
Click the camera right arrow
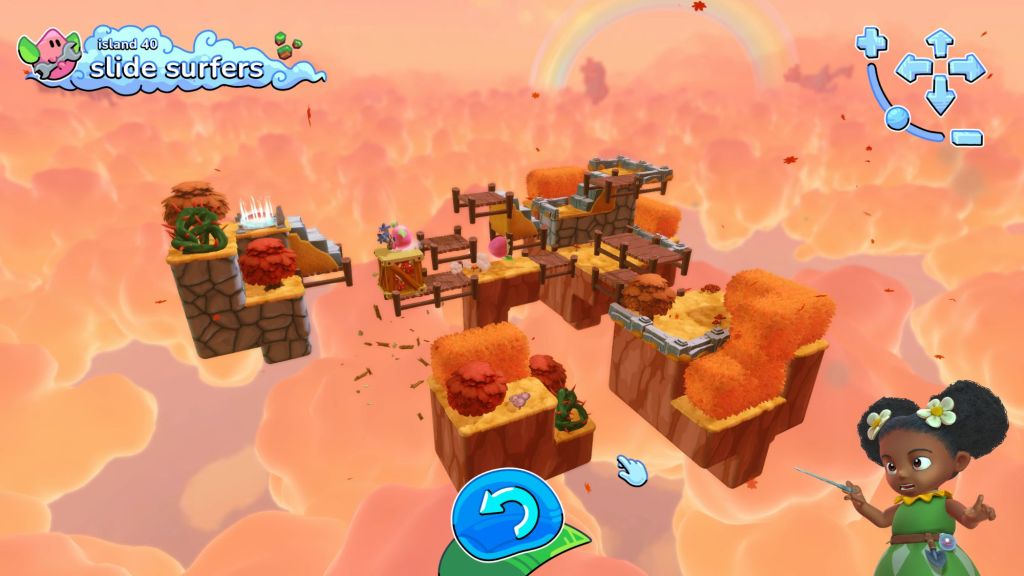pyautogui.click(x=967, y=69)
